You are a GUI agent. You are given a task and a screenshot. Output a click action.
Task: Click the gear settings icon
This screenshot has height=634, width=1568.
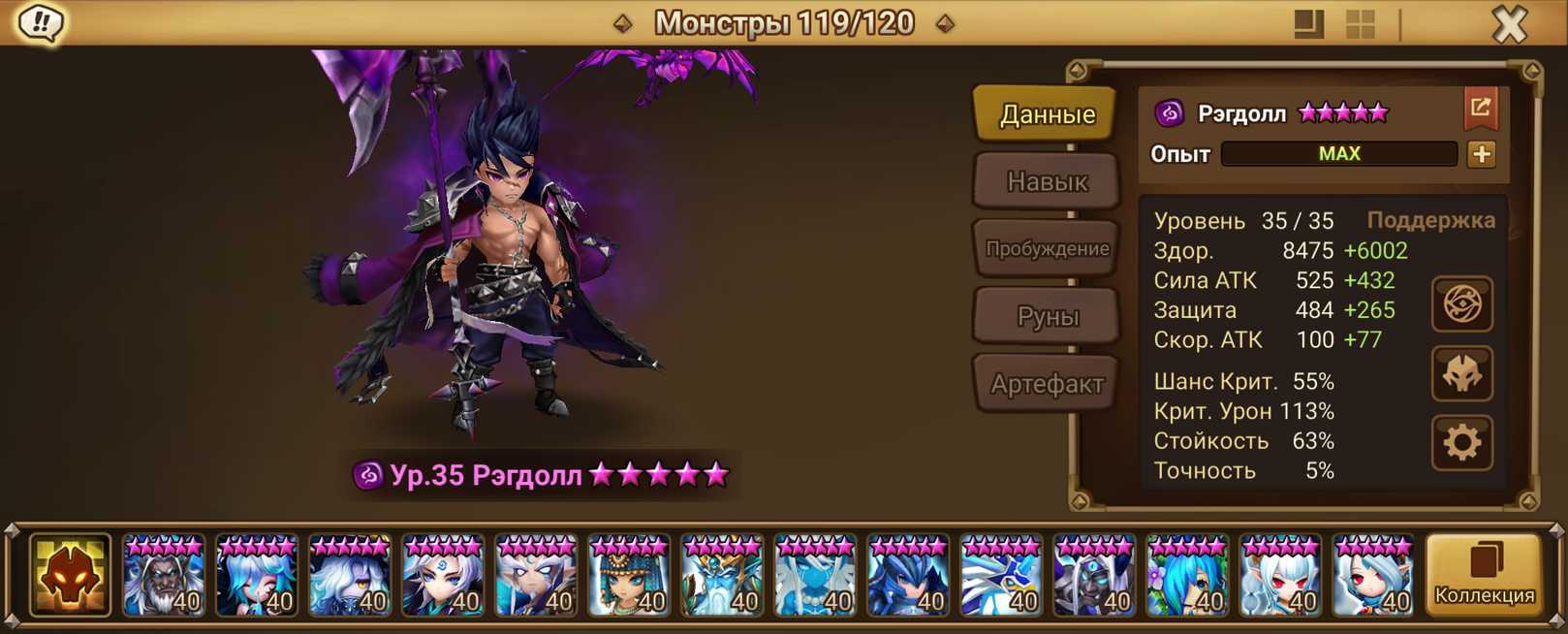pyautogui.click(x=1461, y=443)
